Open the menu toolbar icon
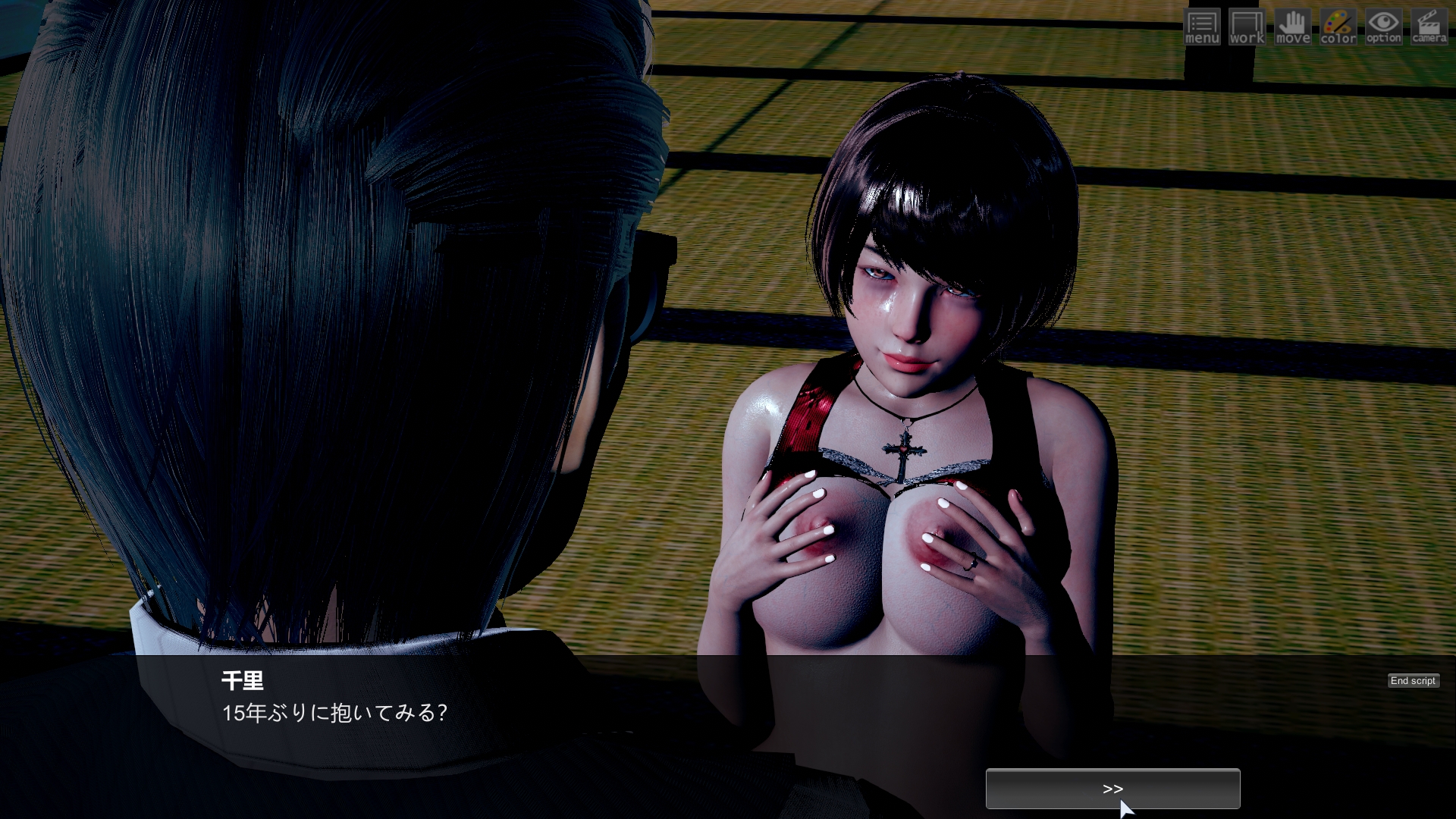The width and height of the screenshot is (1456, 819). coord(1202,27)
